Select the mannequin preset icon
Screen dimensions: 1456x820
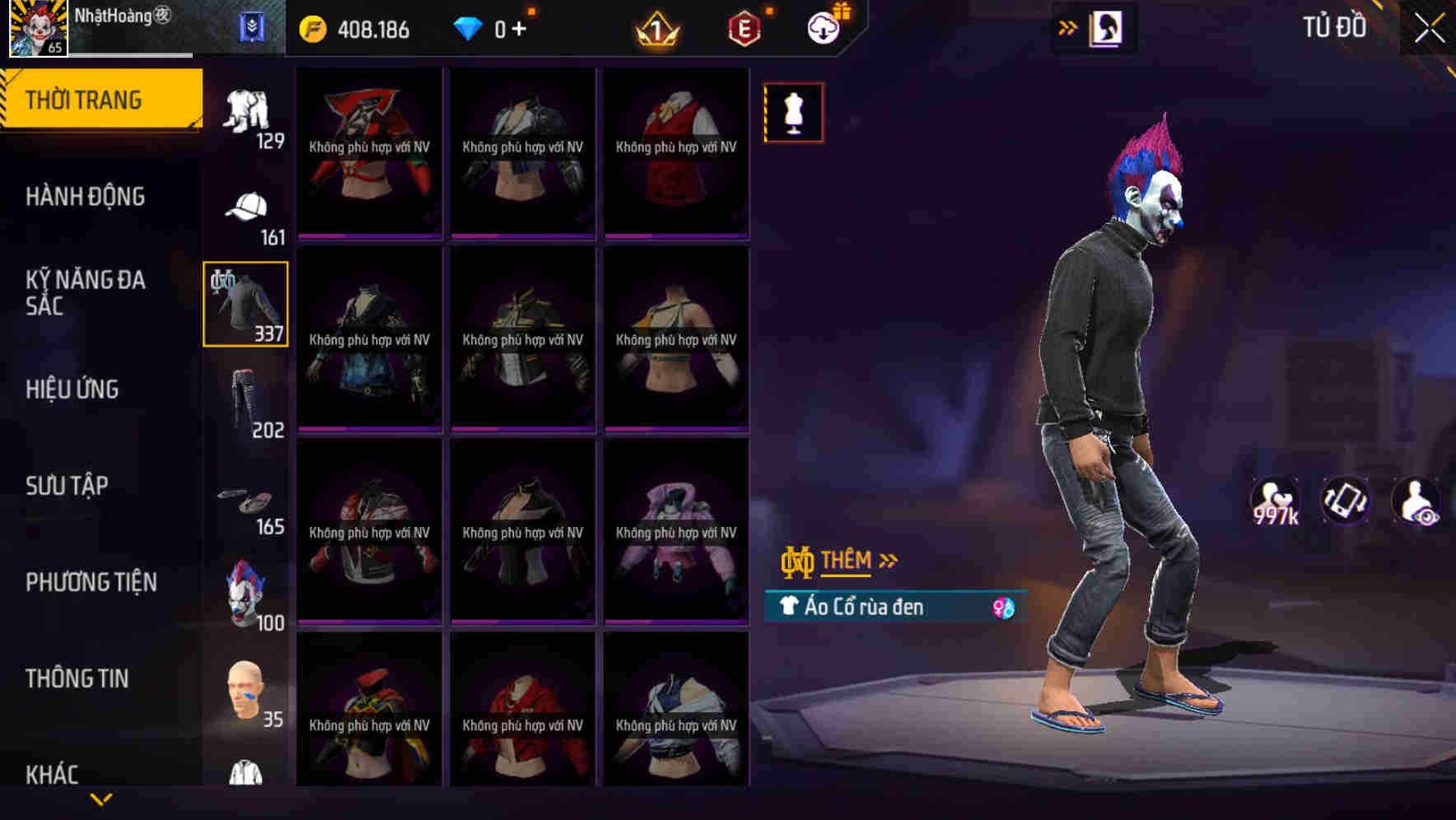click(x=793, y=112)
